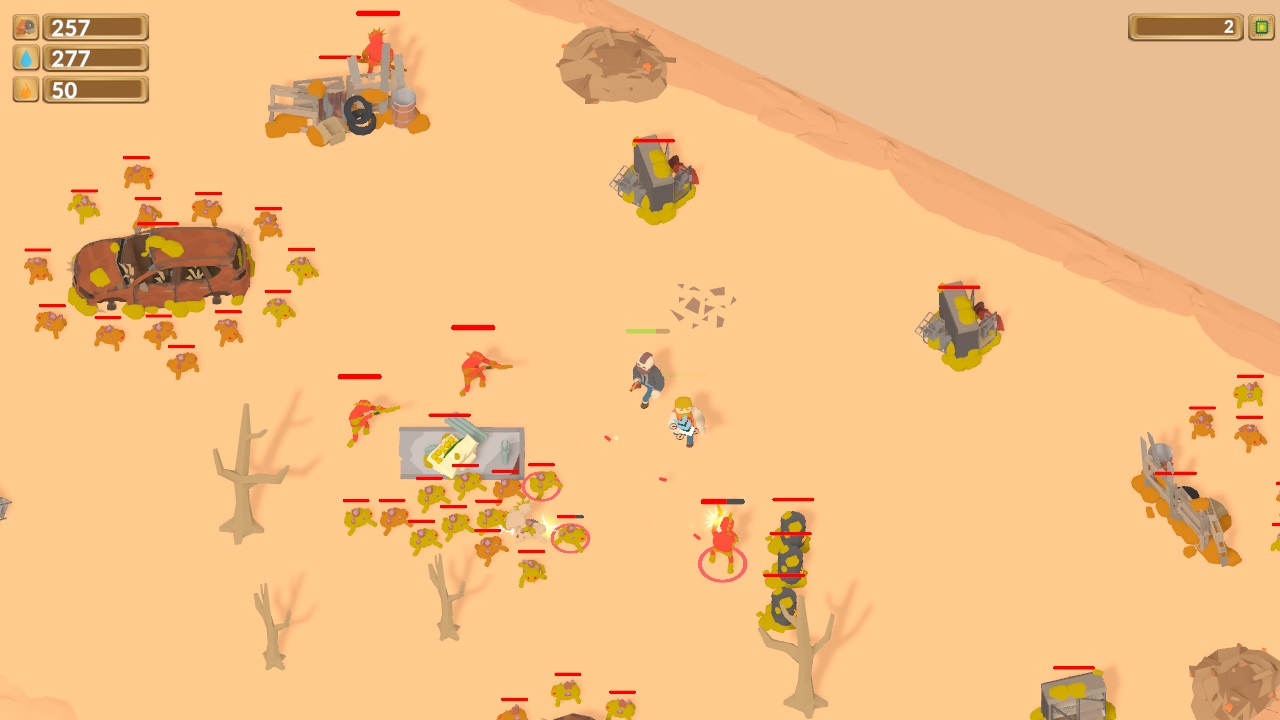The image size is (1280, 720).
Task: Click the burning enemy inside the pink circle
Action: click(722, 540)
